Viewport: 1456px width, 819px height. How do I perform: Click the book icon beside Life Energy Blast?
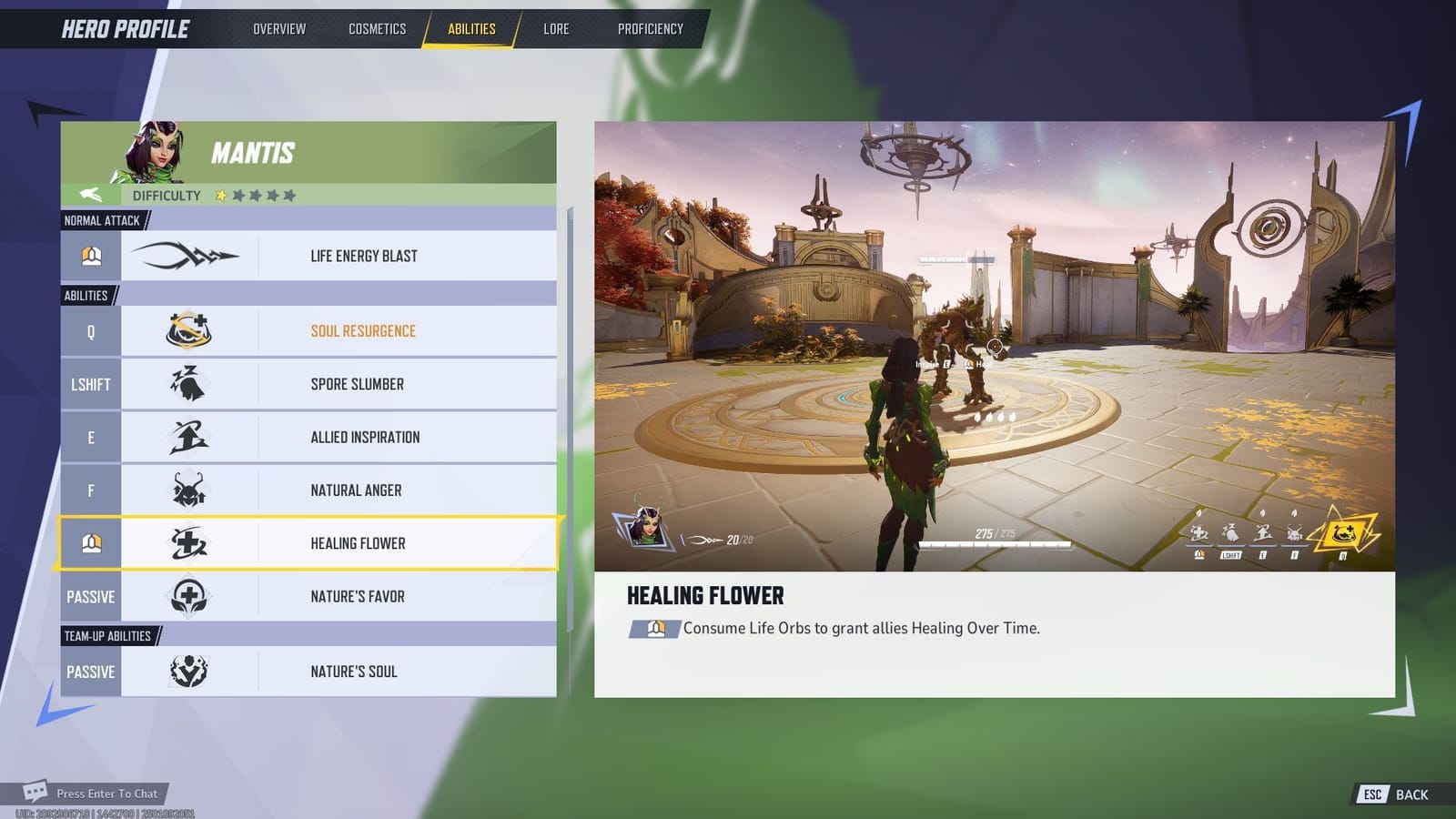click(91, 255)
